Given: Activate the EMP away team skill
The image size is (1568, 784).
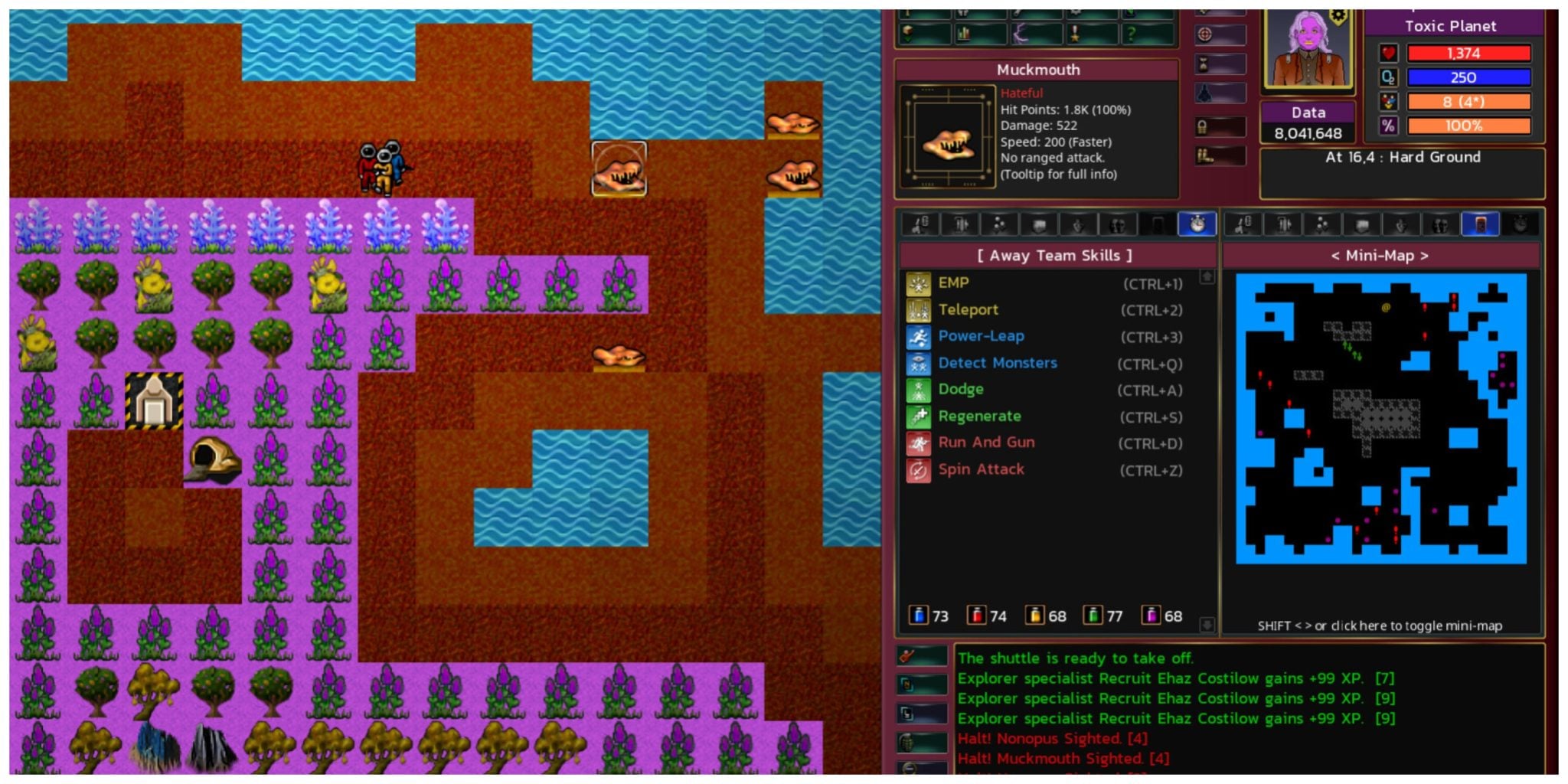Looking at the screenshot, I should [x=953, y=283].
